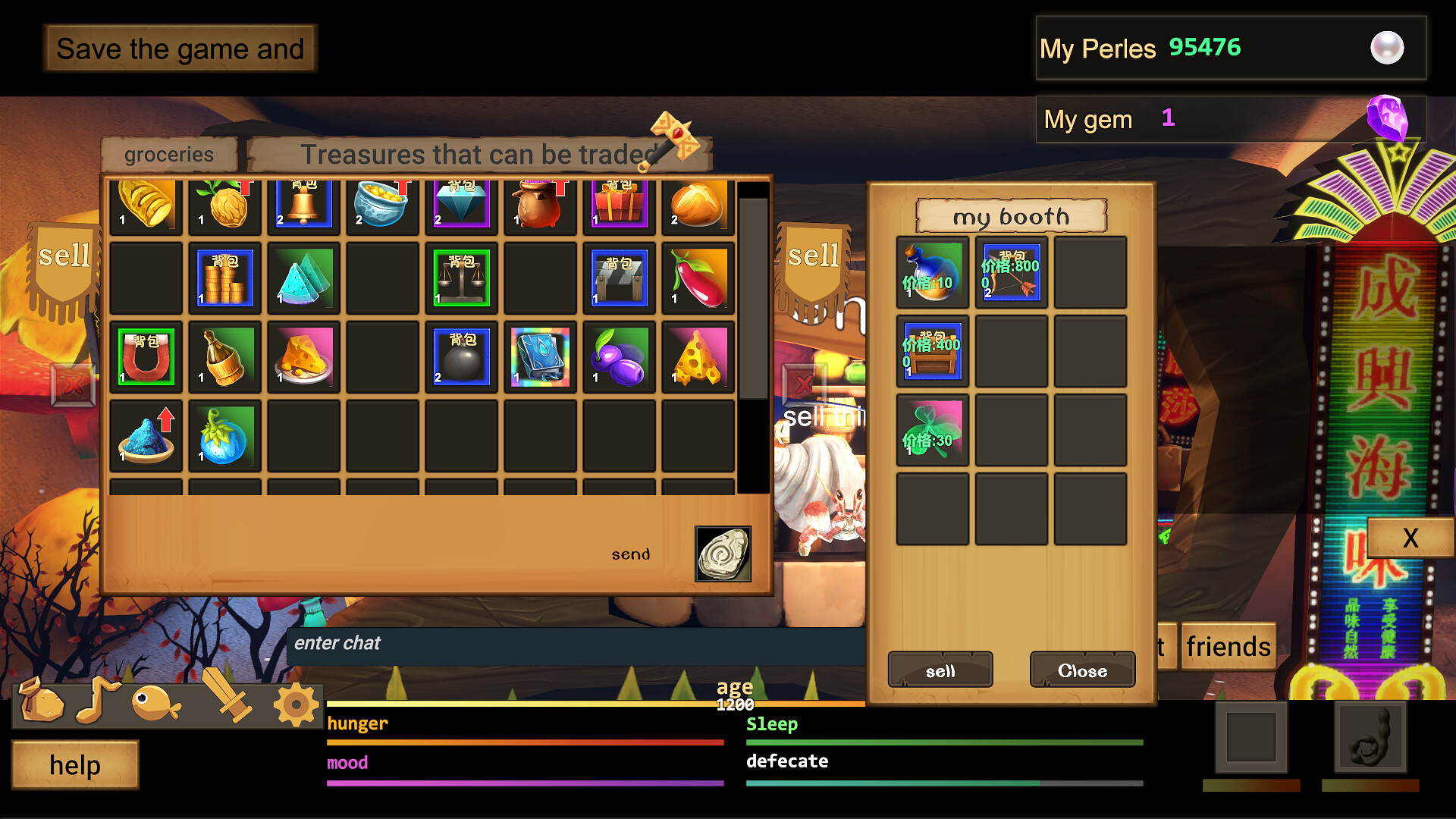Select the red magnet item
The width and height of the screenshot is (1456, 819).
tap(146, 356)
